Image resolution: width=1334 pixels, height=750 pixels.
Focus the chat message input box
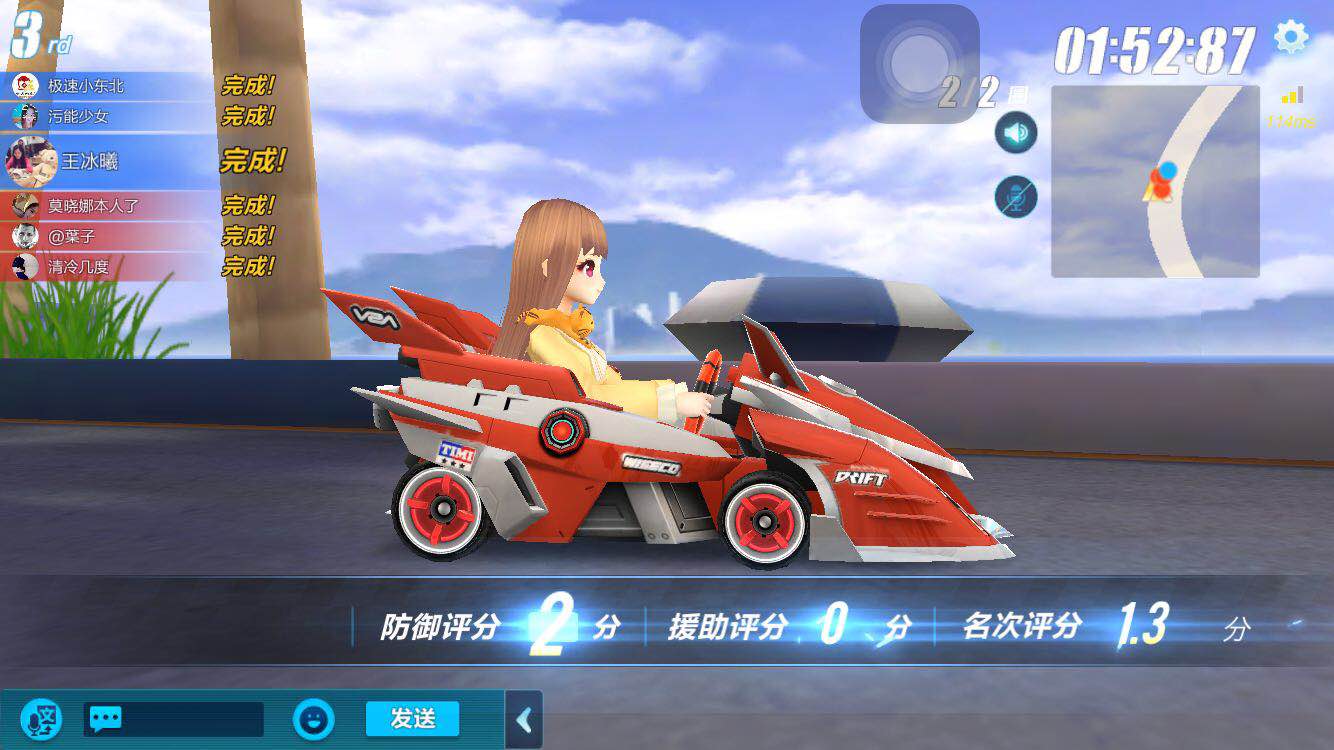(x=174, y=719)
